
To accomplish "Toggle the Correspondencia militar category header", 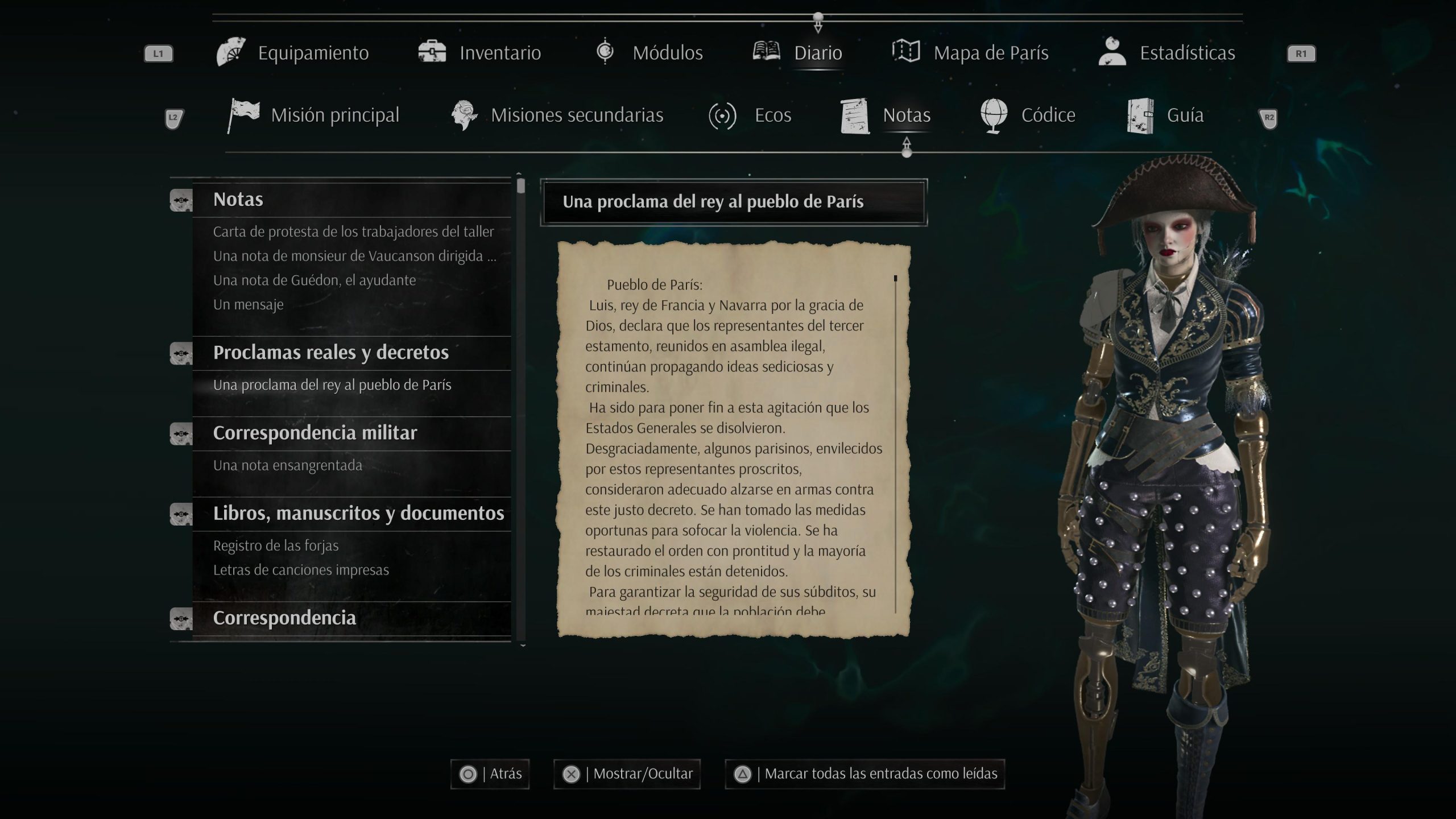I will pyautogui.click(x=315, y=433).
